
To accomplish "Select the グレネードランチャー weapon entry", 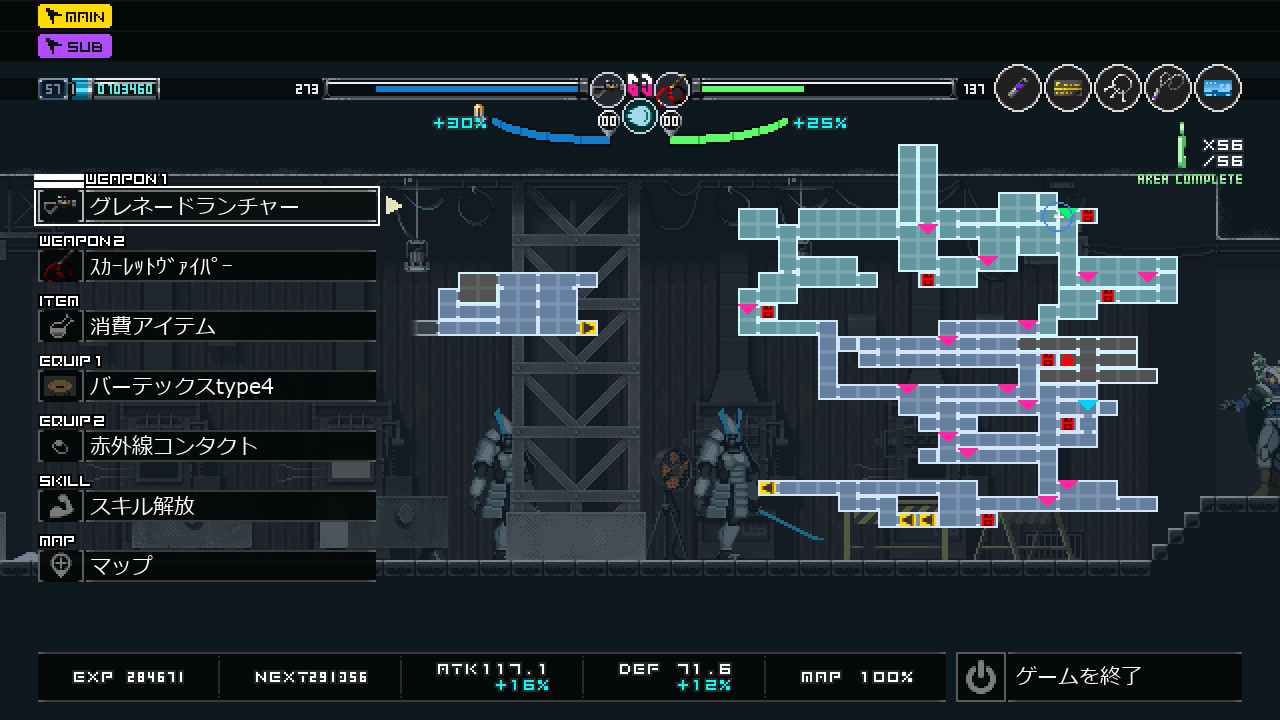I will 208,206.
